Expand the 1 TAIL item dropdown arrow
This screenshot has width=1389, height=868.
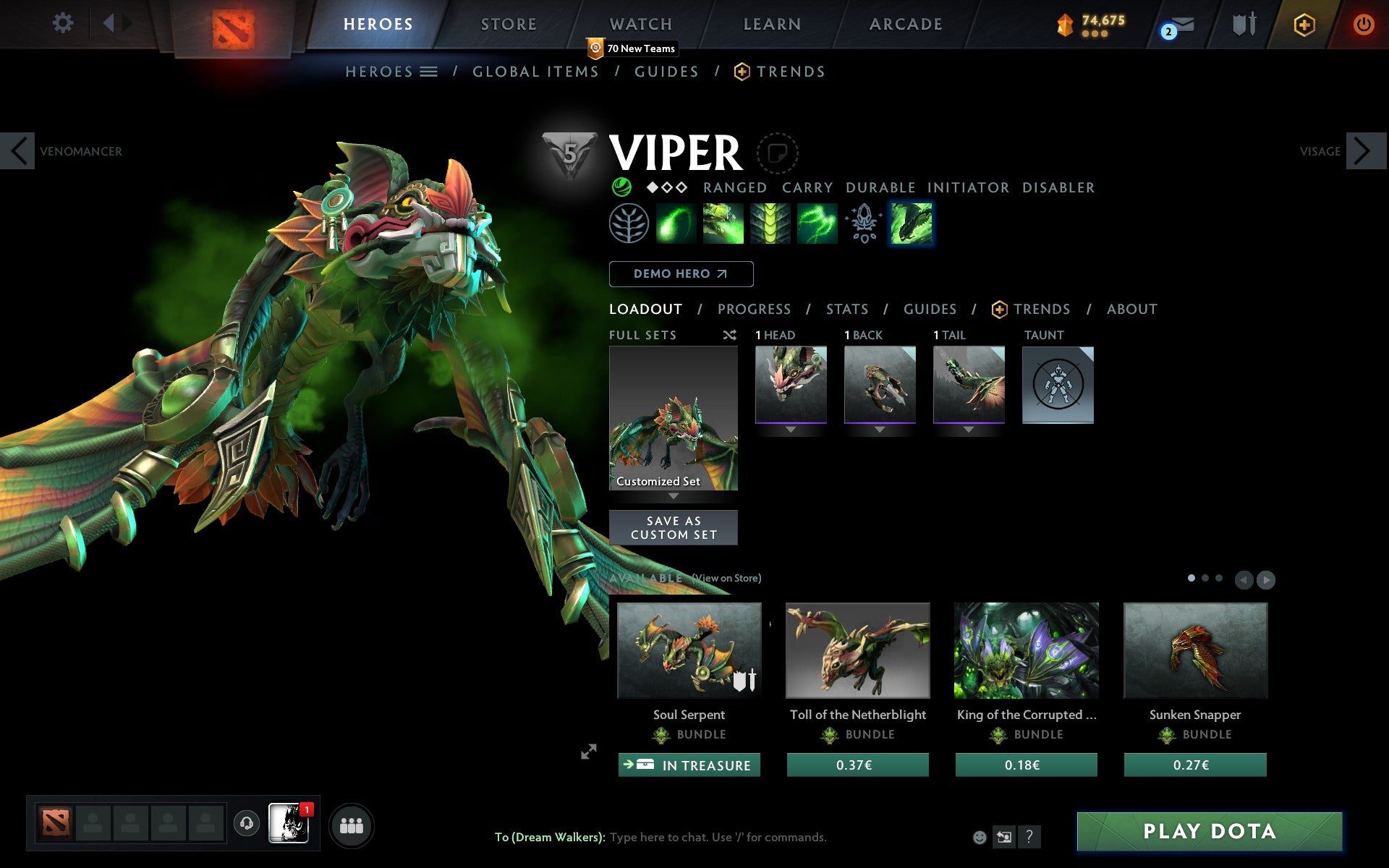969,429
